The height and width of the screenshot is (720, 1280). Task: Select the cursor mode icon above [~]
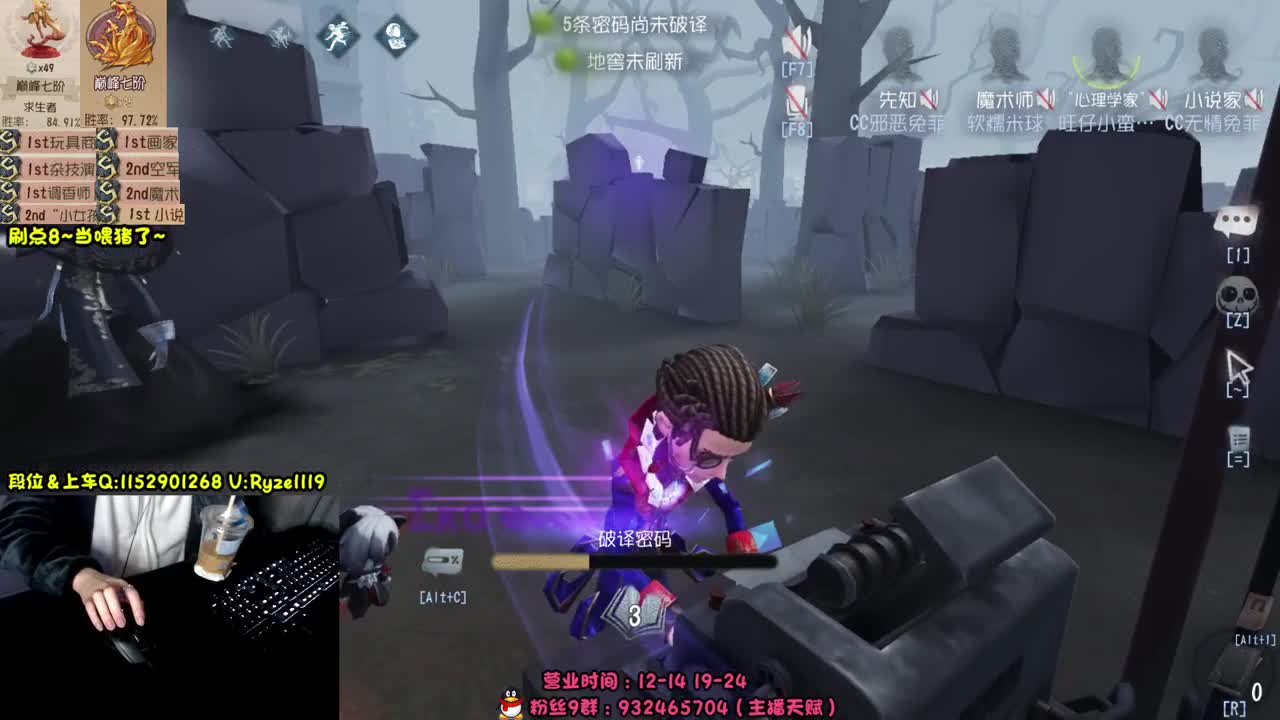[x=1240, y=363]
